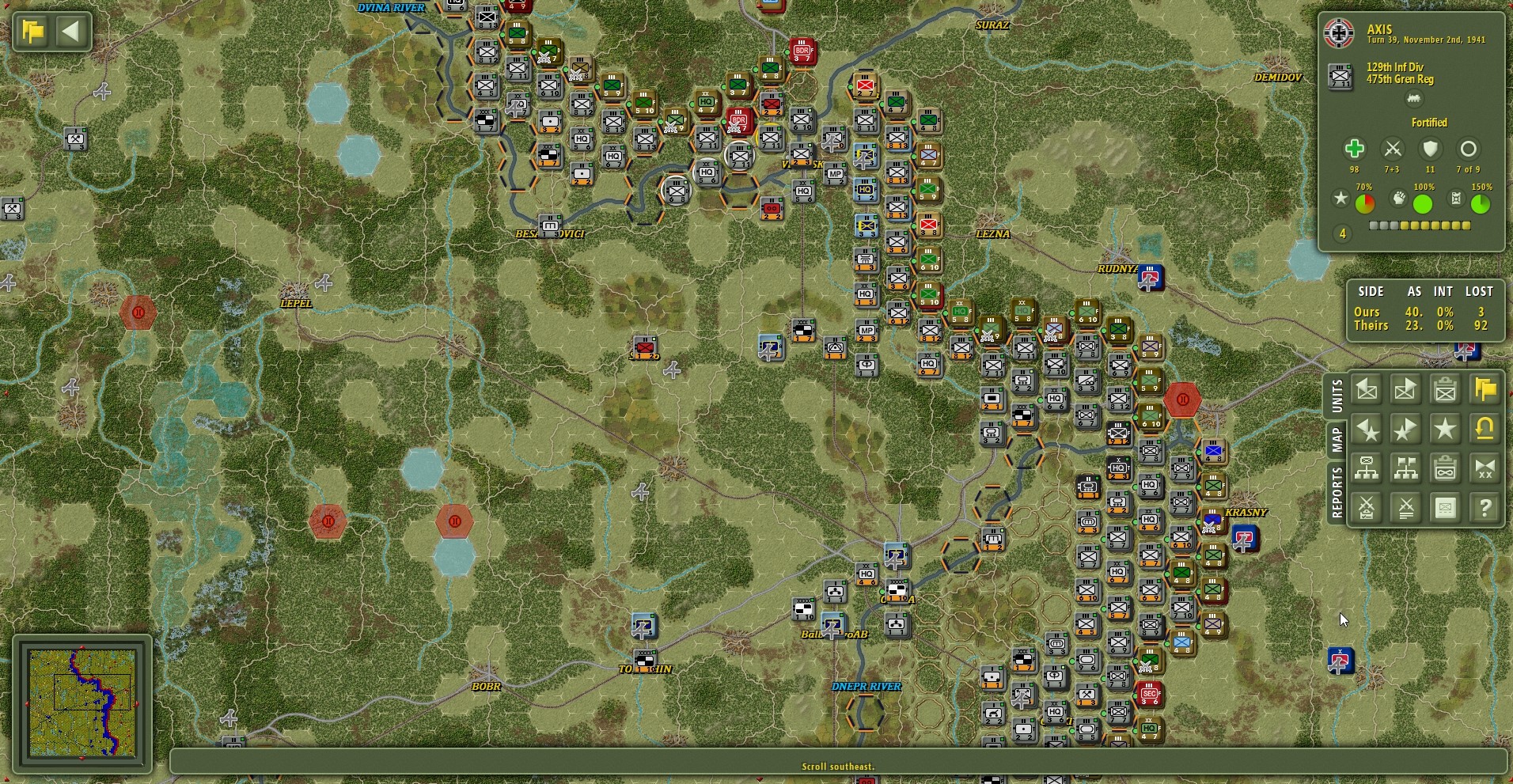Select the next formation star-arrow icon
1513x784 pixels.
click(1407, 430)
